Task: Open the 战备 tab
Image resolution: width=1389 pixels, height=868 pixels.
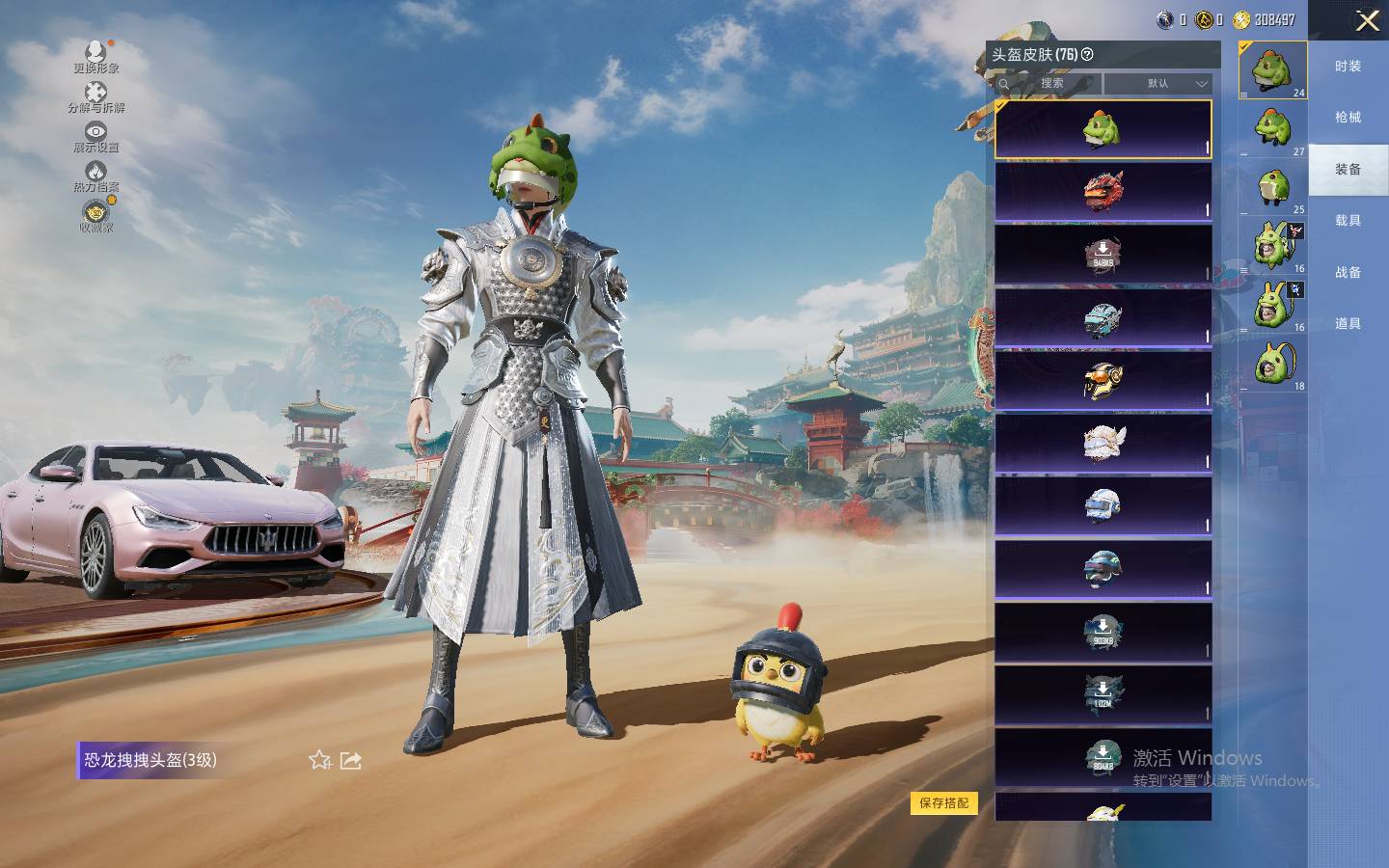Action: coord(1348,273)
